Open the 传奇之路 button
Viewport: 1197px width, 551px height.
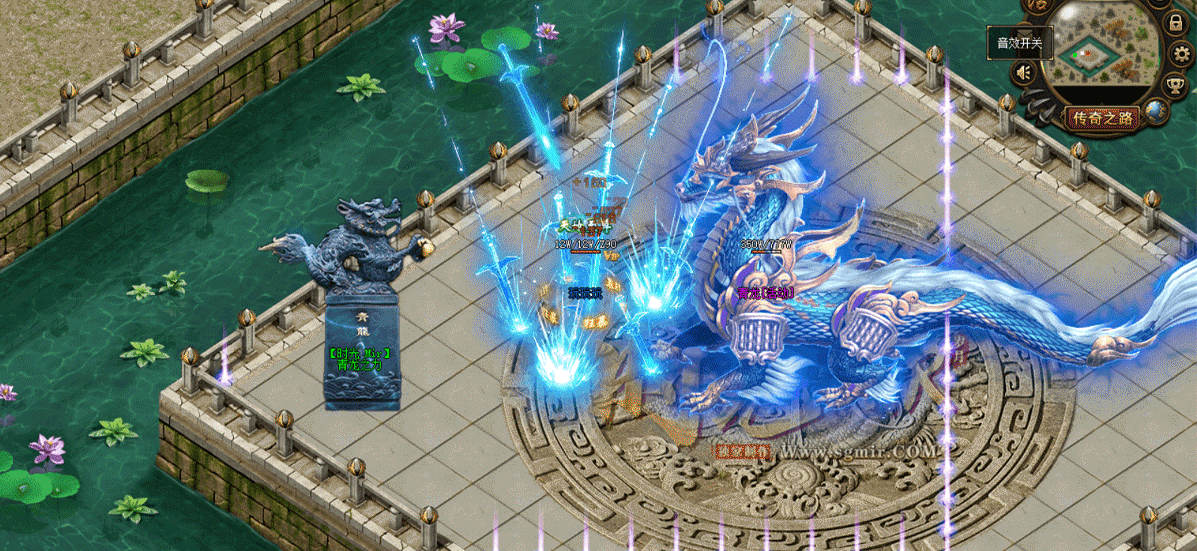1103,118
